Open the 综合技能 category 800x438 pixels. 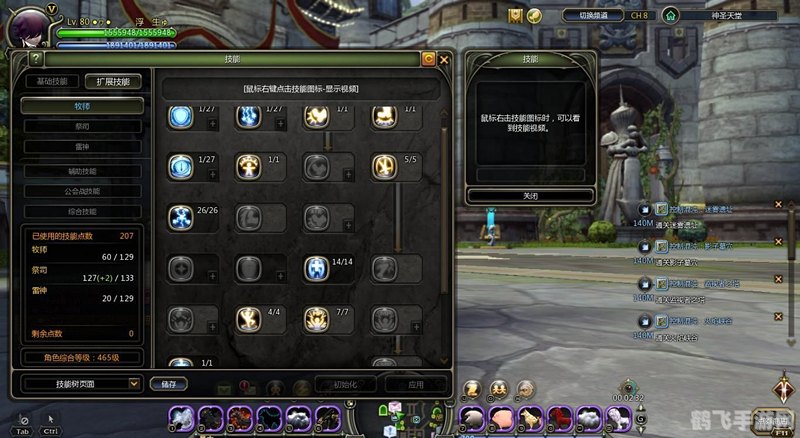click(82, 211)
